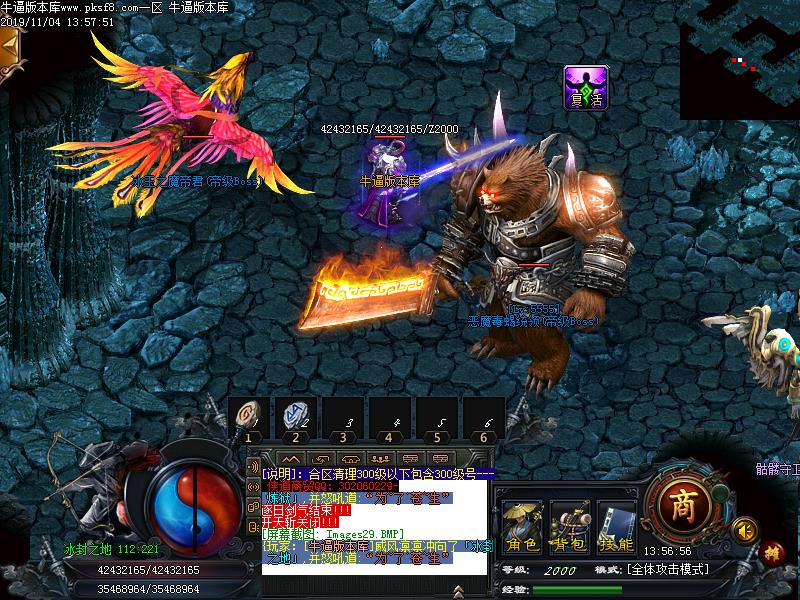The image size is (800, 600).
Task: Open the 角色 character panel
Action: click(522, 528)
